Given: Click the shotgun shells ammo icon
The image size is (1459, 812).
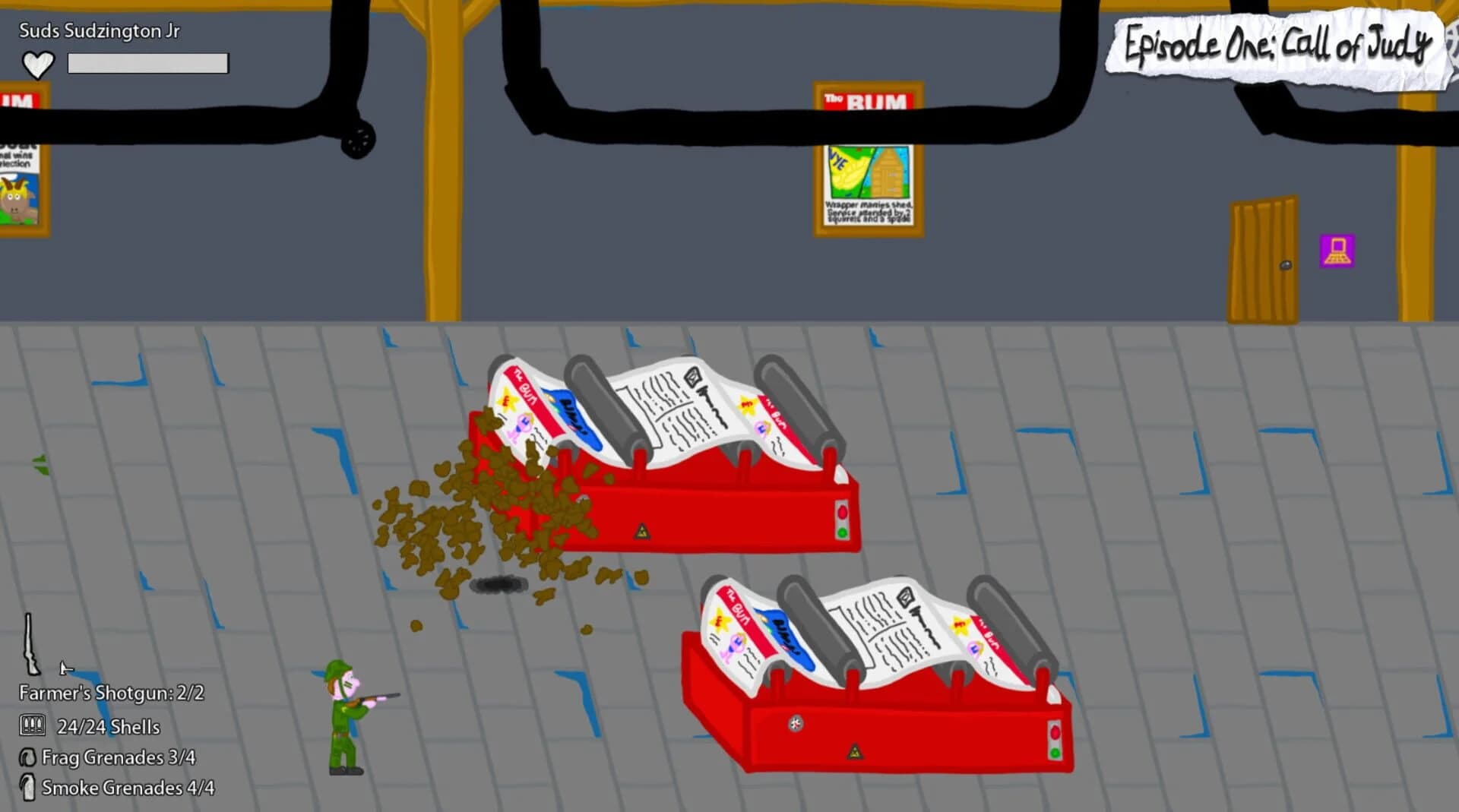Looking at the screenshot, I should [32, 725].
